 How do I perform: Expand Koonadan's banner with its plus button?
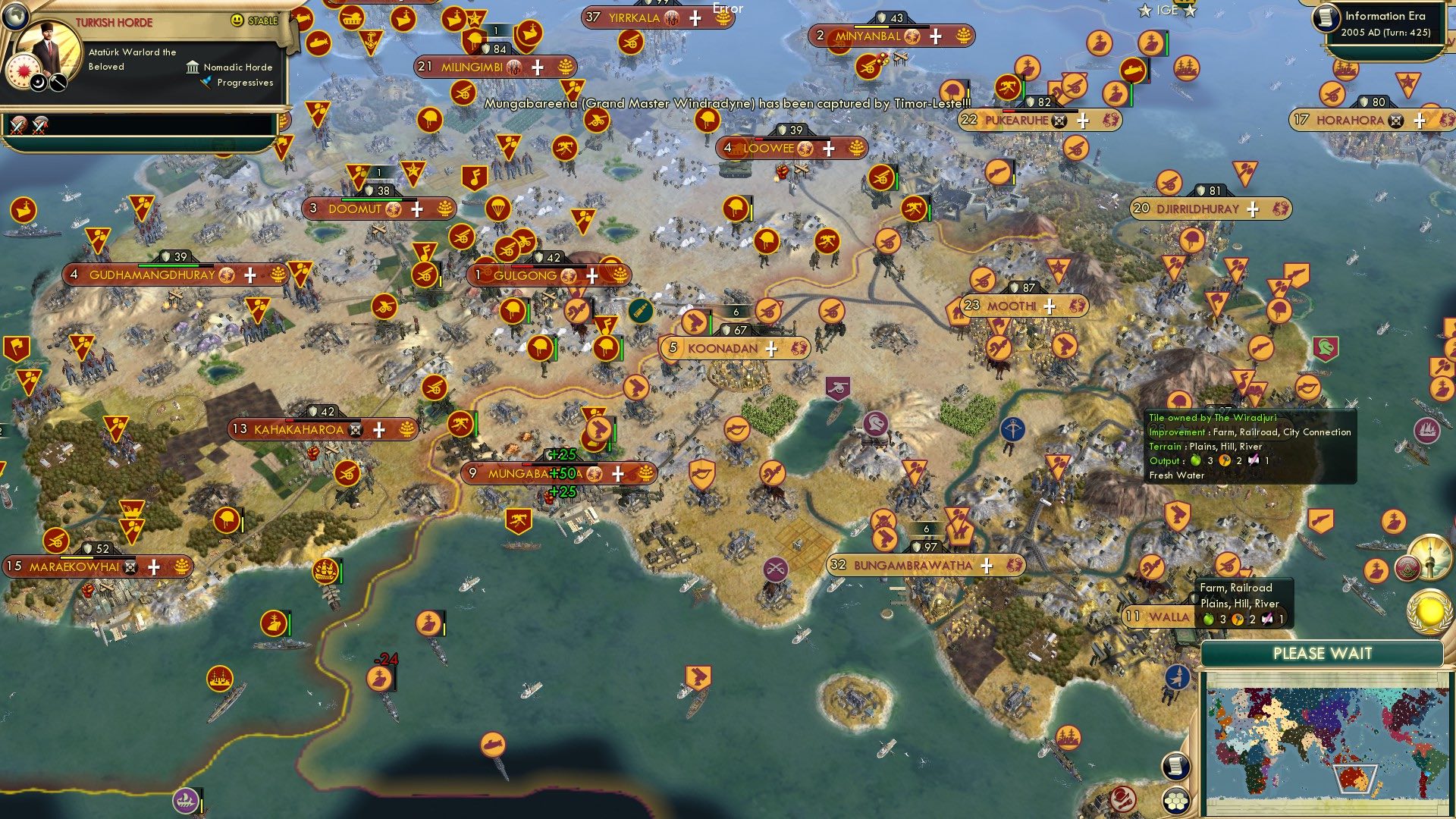(x=771, y=349)
